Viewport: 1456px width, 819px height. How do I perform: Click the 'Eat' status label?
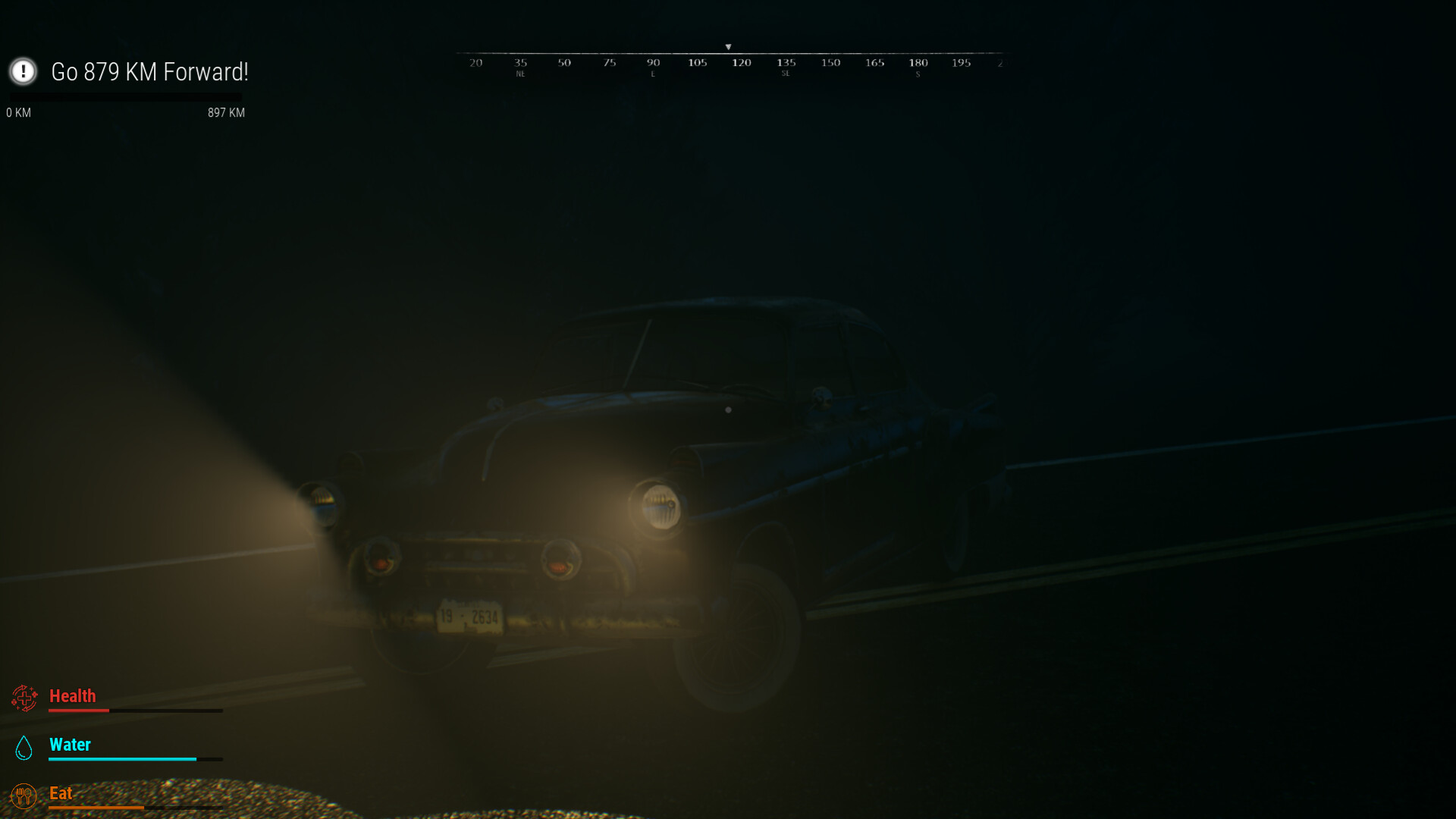[x=61, y=793]
